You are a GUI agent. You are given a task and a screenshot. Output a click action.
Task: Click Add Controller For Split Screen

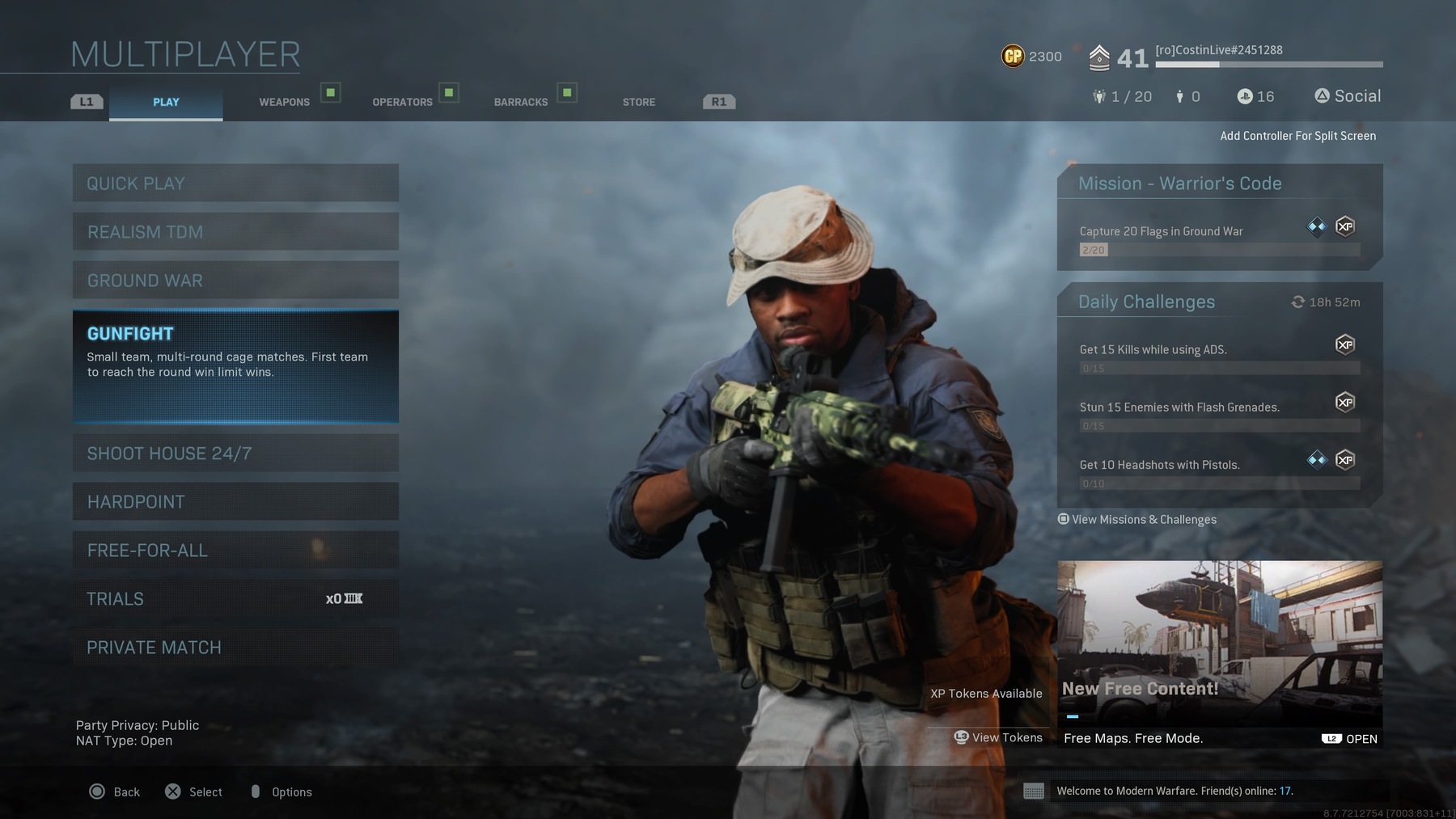(x=1297, y=136)
